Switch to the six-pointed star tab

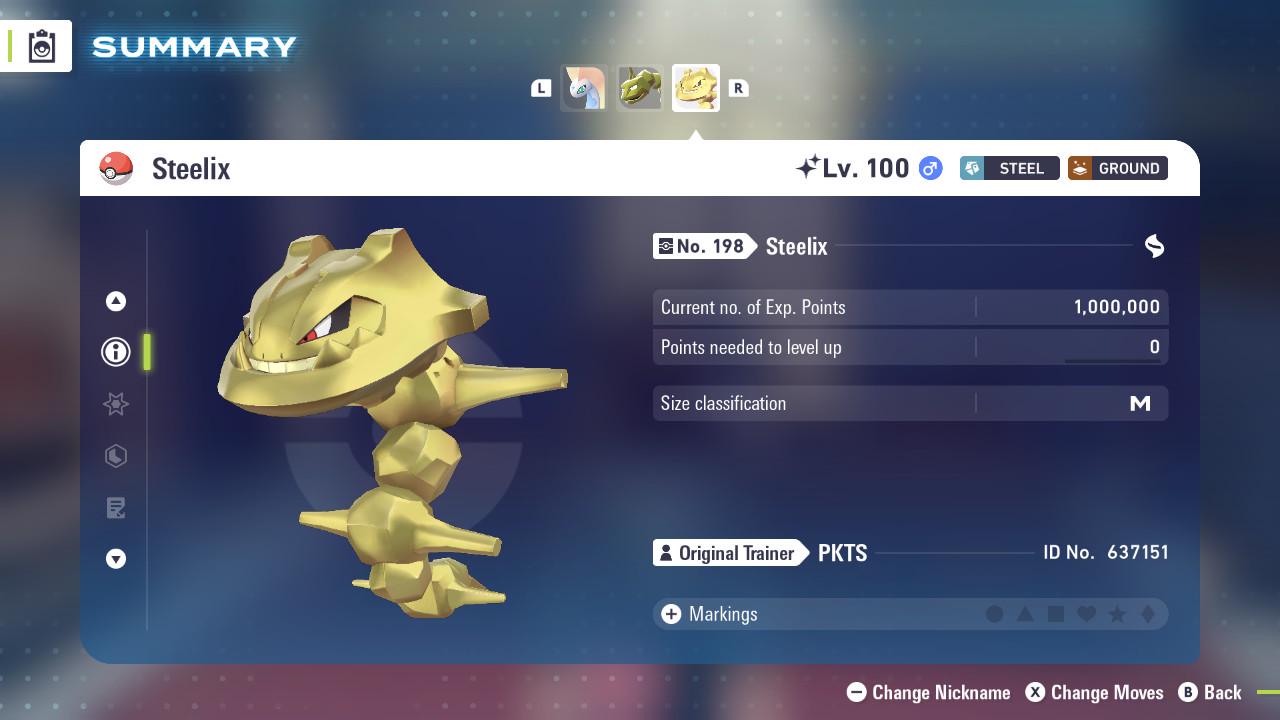point(116,404)
